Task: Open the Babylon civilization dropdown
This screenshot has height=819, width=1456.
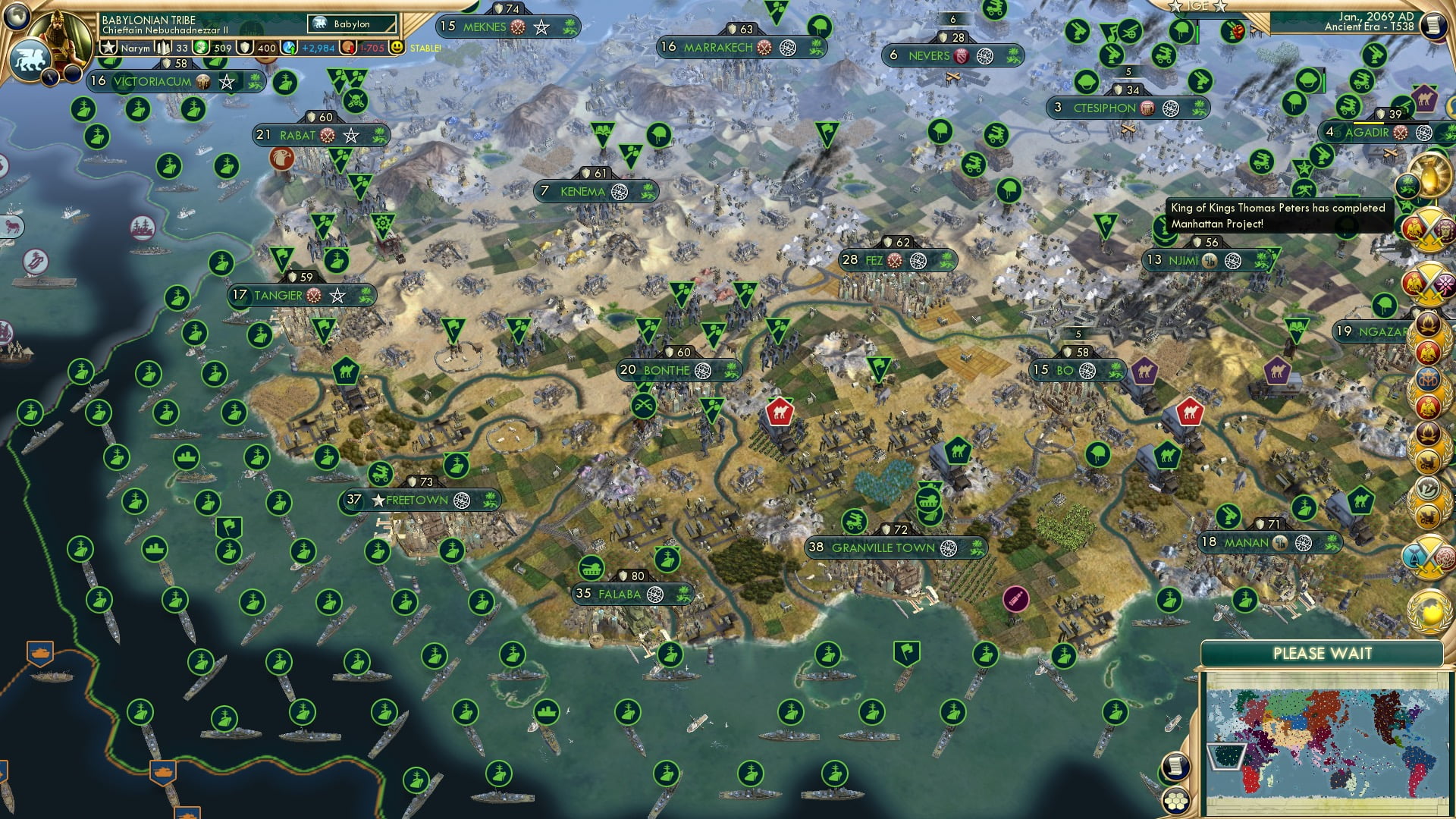Action: [350, 24]
